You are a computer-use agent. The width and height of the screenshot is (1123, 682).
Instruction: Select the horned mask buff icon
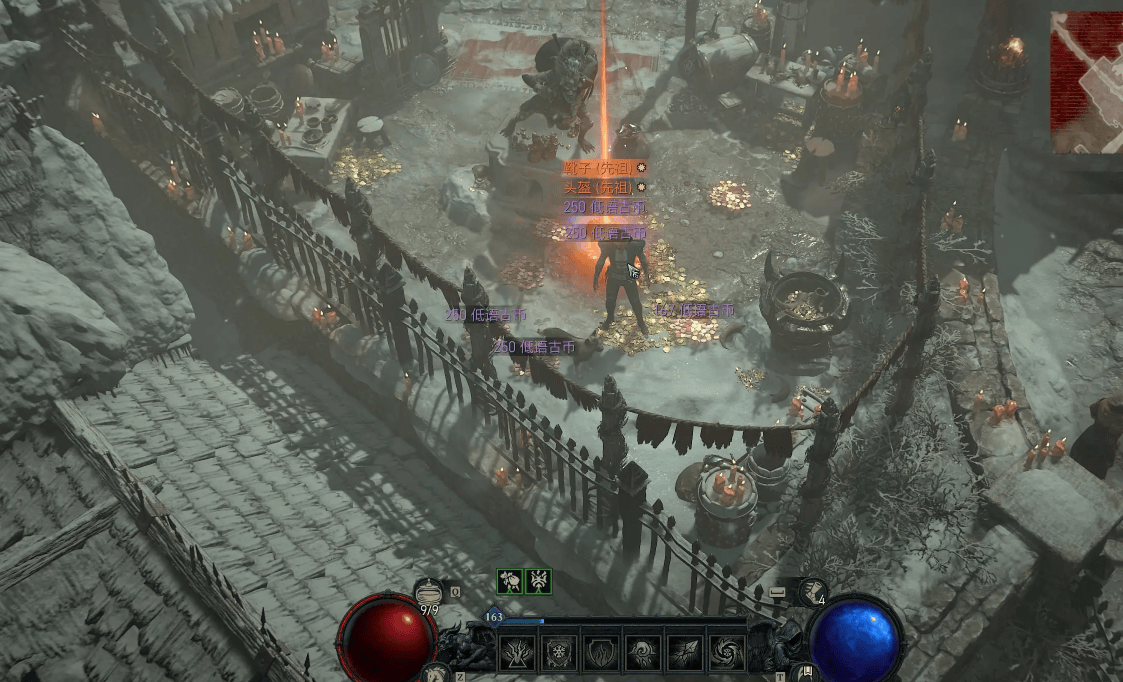(538, 581)
